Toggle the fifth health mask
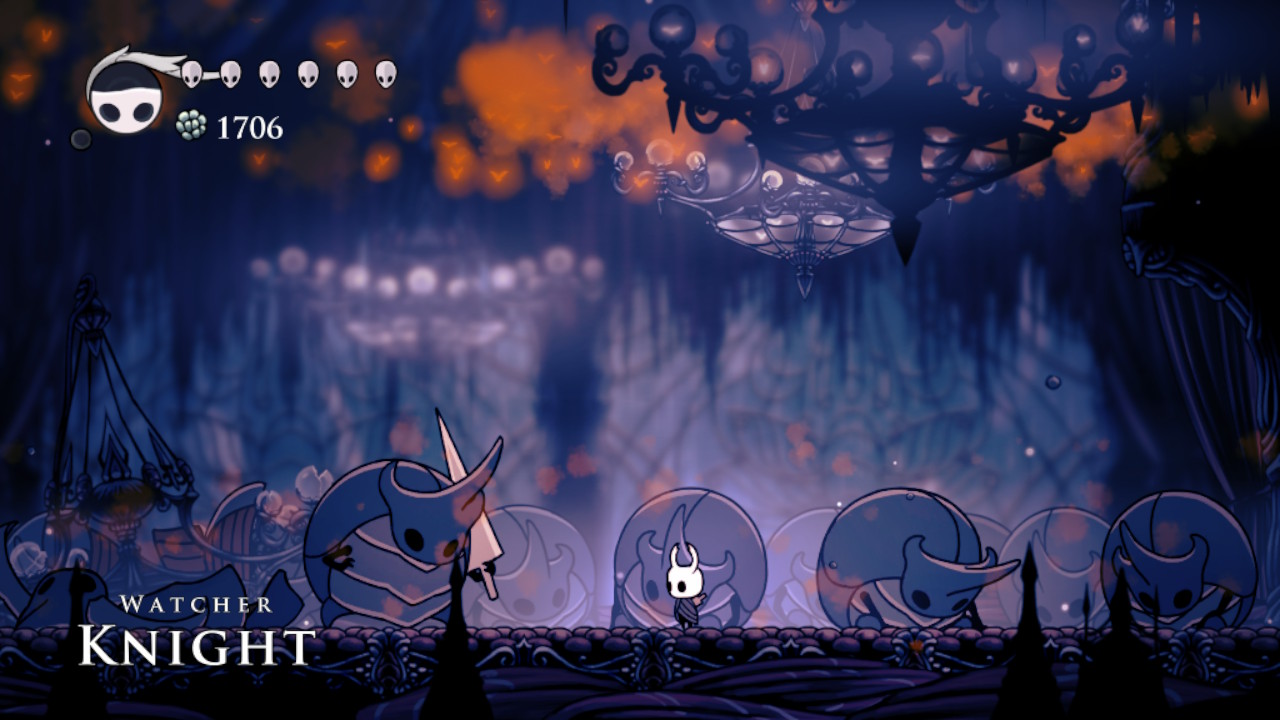 (x=345, y=74)
